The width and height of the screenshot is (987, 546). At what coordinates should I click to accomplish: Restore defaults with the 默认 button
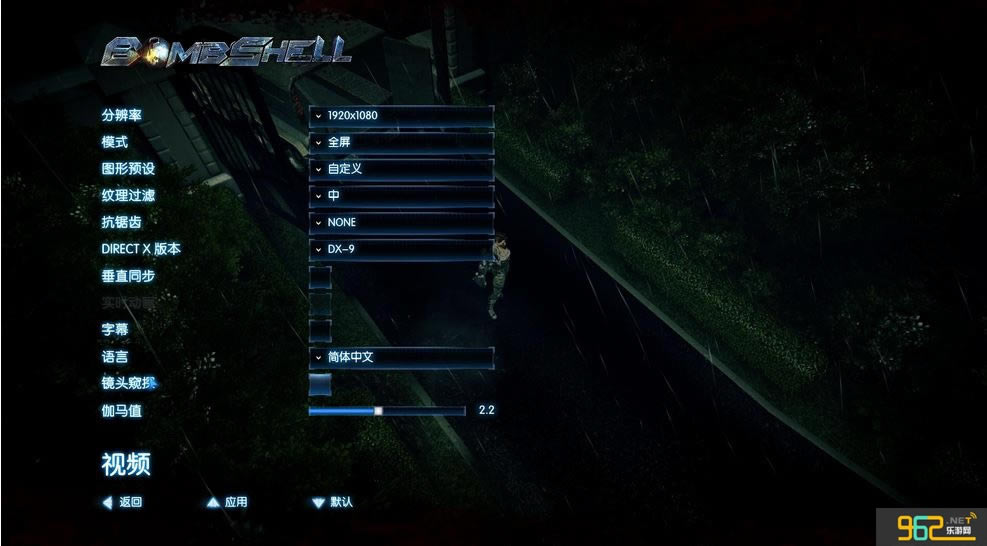click(x=333, y=502)
